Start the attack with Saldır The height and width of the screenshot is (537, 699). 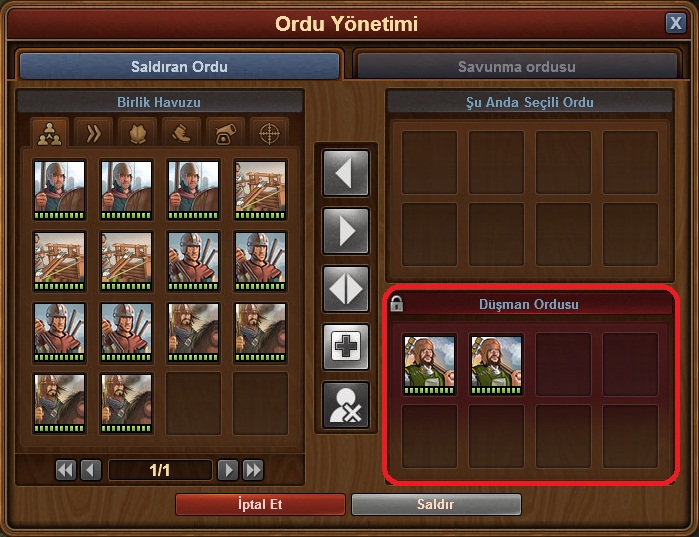click(436, 504)
